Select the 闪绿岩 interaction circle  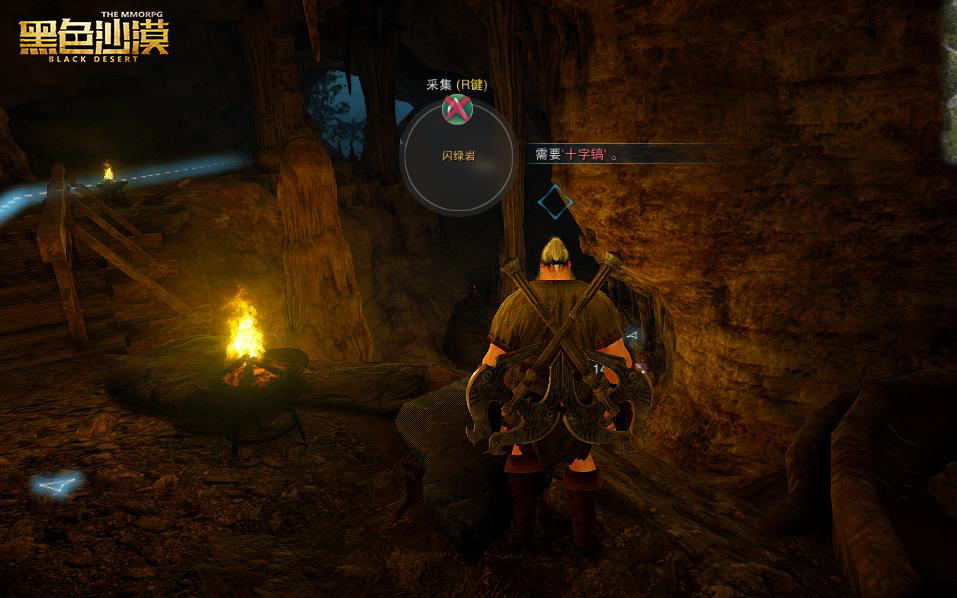pyautogui.click(x=458, y=157)
